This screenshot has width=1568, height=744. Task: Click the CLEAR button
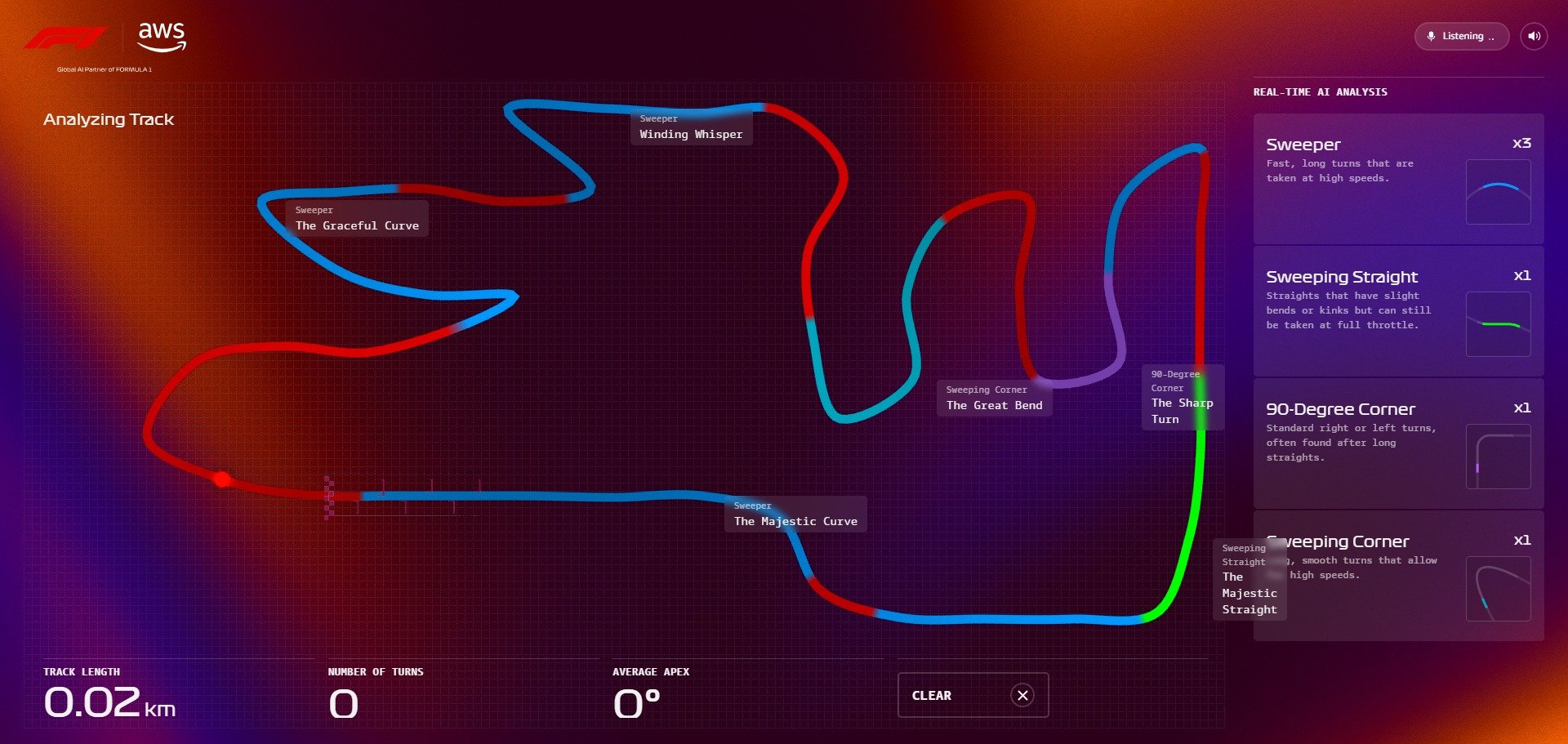[973, 695]
